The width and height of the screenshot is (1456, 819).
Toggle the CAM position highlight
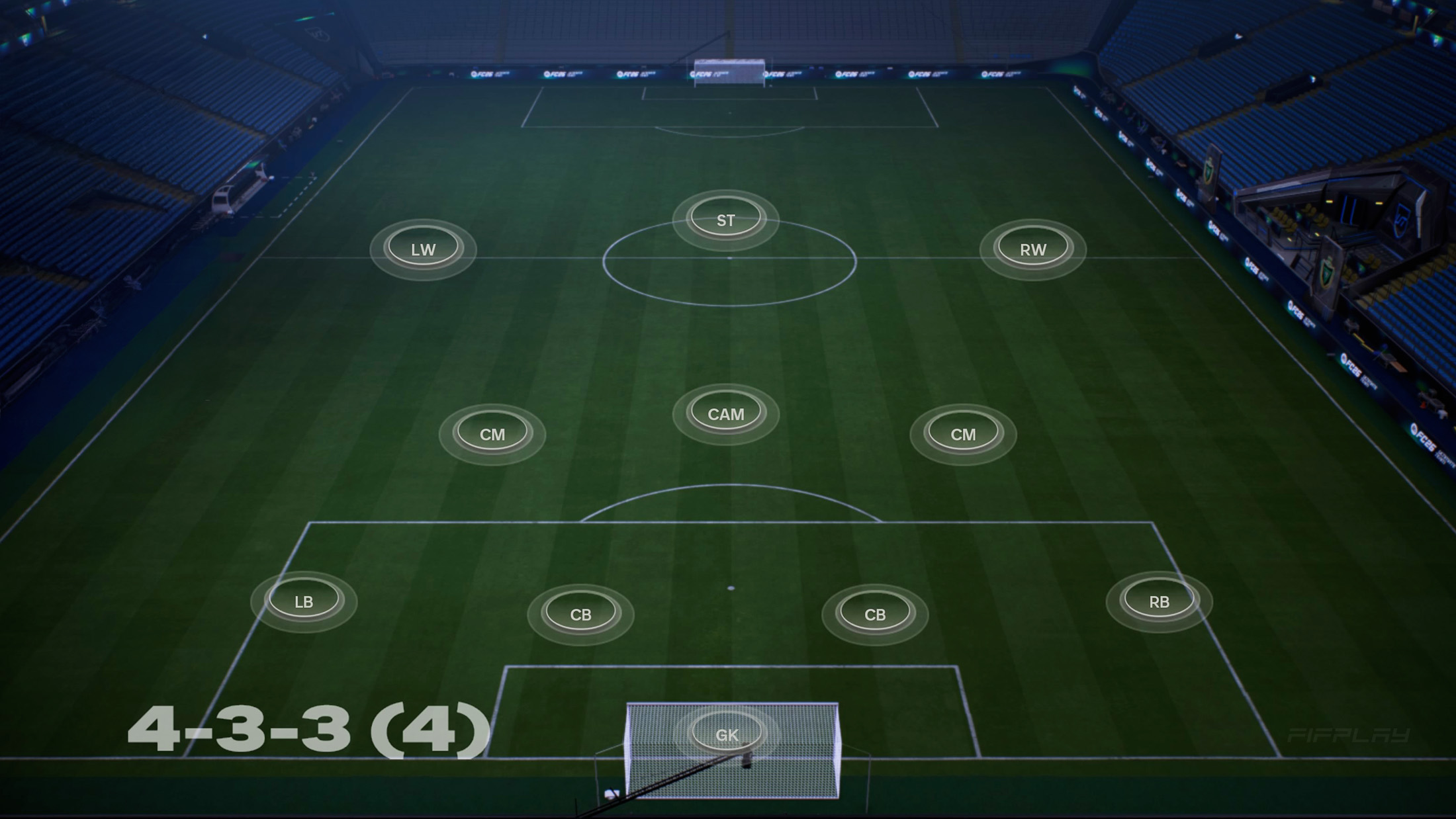(725, 413)
